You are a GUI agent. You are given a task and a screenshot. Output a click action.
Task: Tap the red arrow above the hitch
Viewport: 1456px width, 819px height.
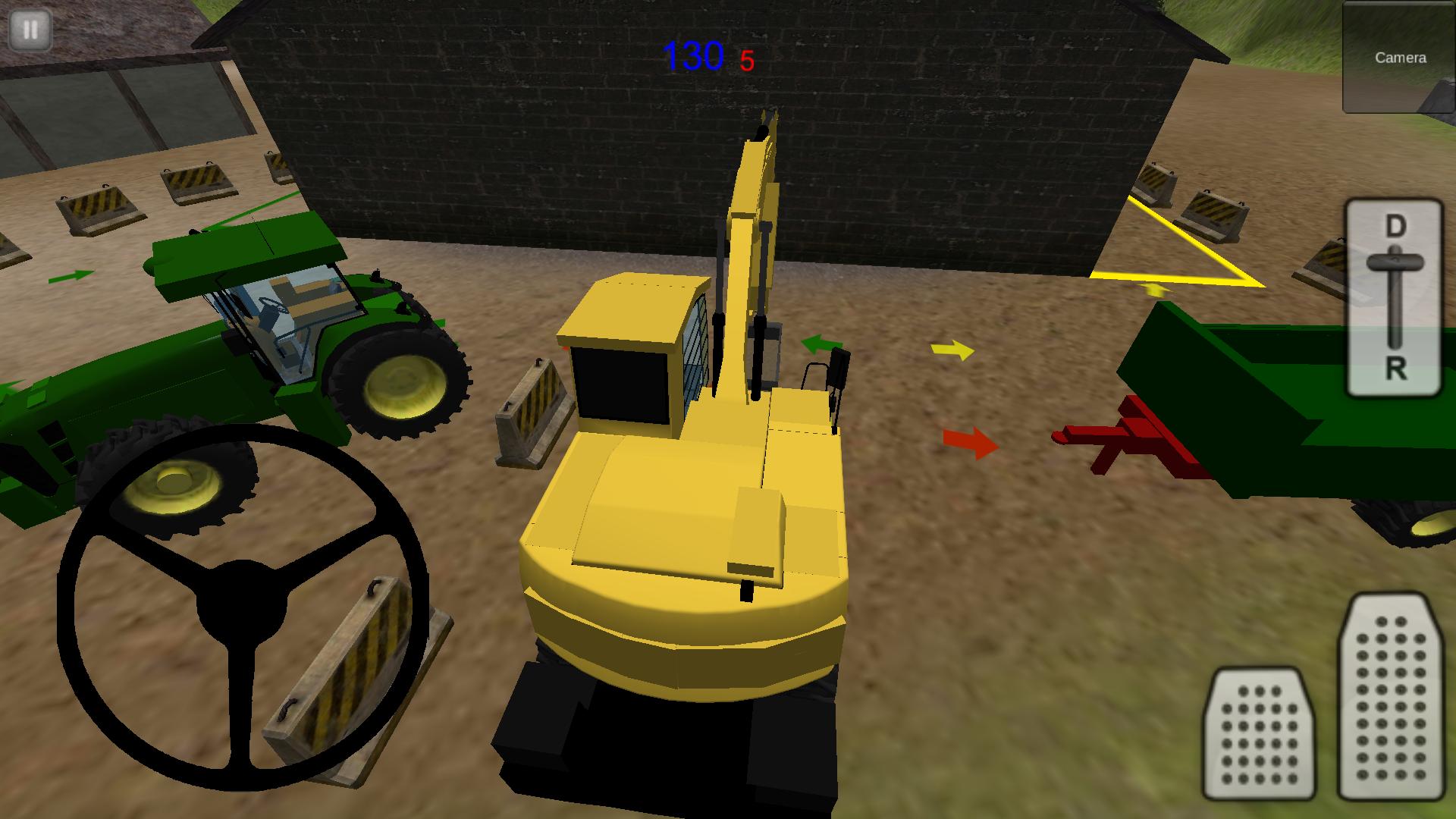973,441
